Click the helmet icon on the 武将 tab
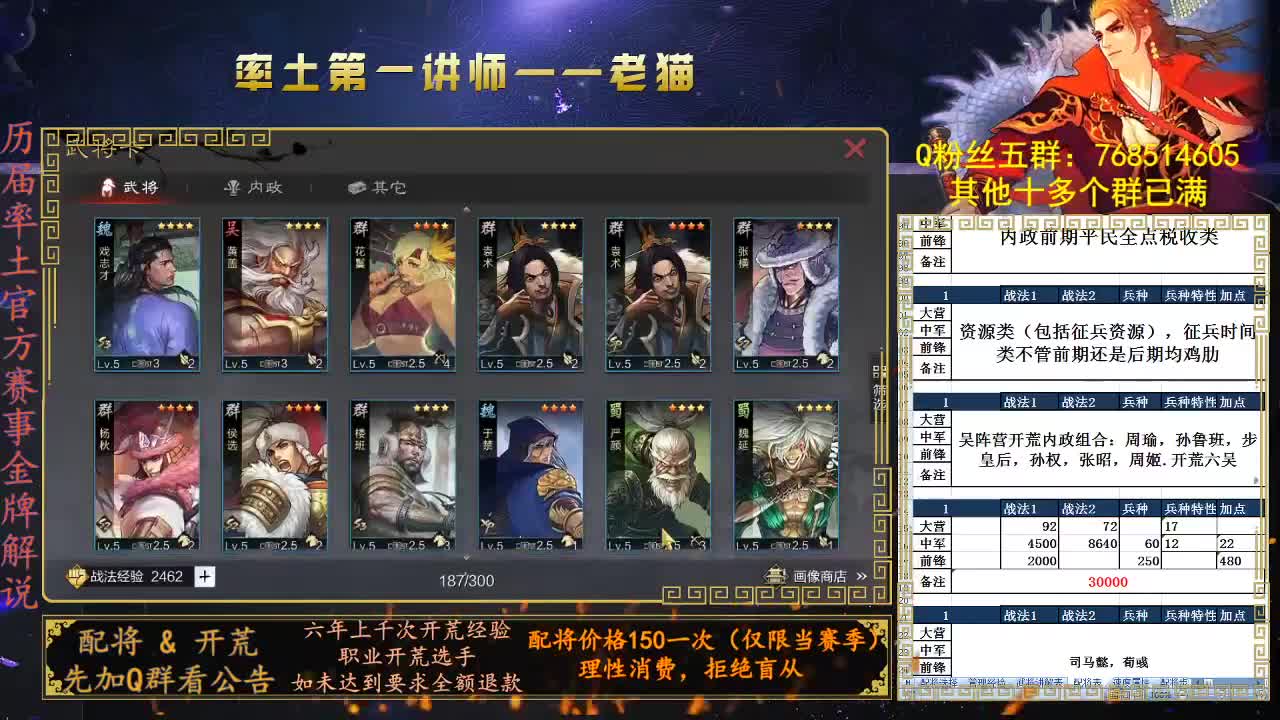The height and width of the screenshot is (720, 1280). (x=107, y=188)
